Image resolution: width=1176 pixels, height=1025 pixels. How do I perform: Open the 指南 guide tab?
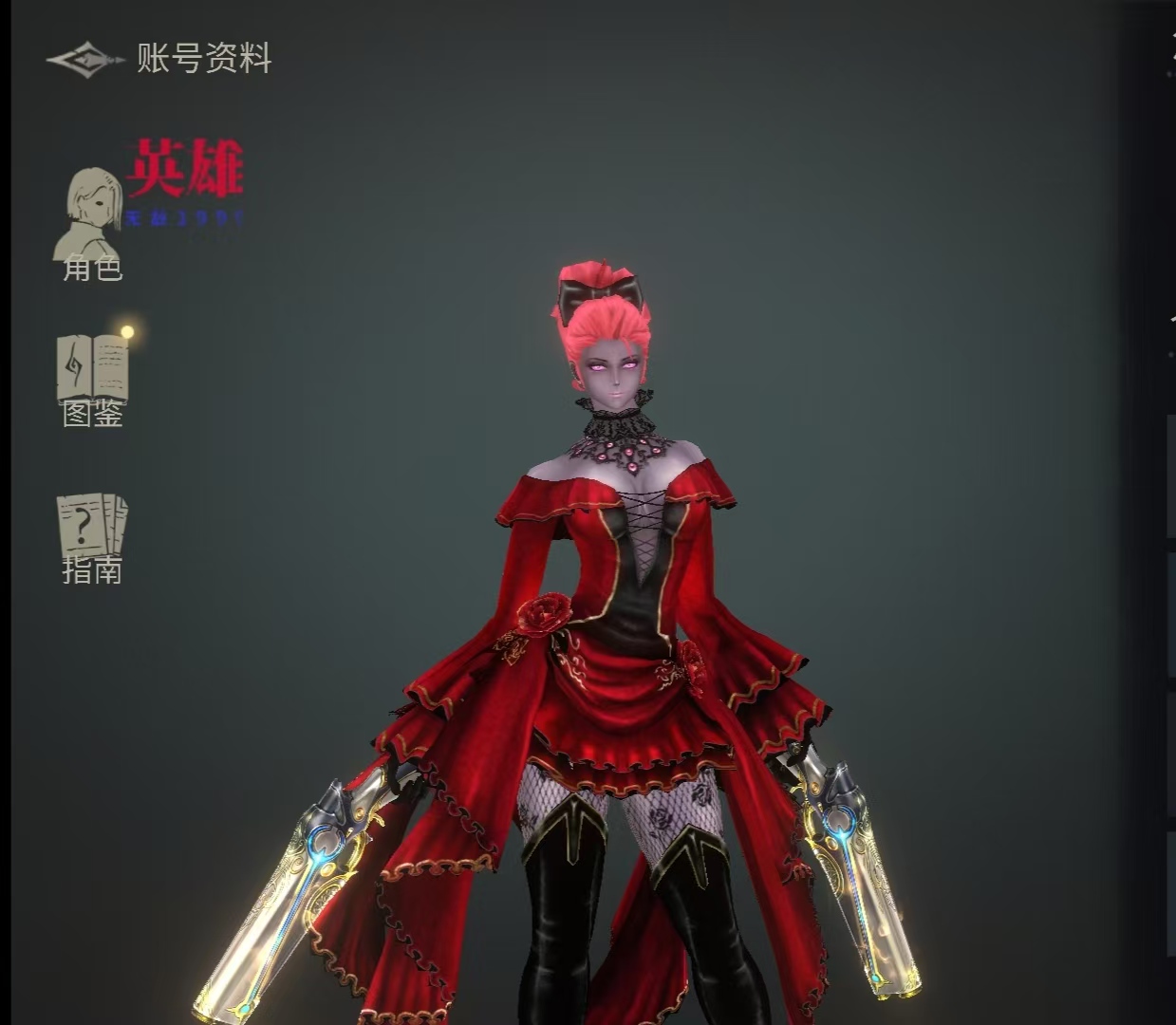(92, 538)
